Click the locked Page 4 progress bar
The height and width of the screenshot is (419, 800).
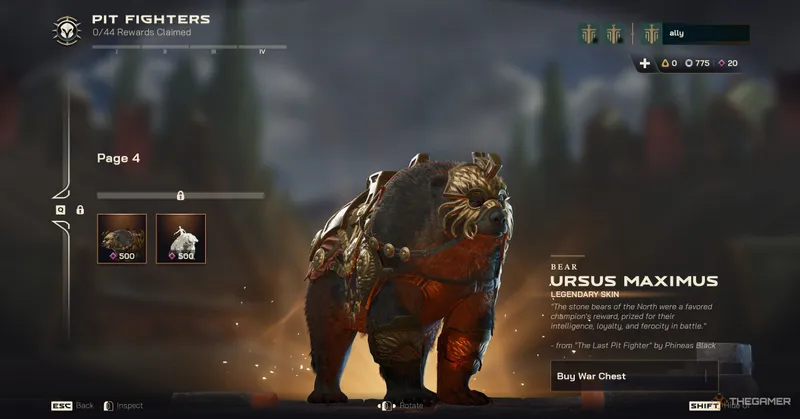[180, 195]
